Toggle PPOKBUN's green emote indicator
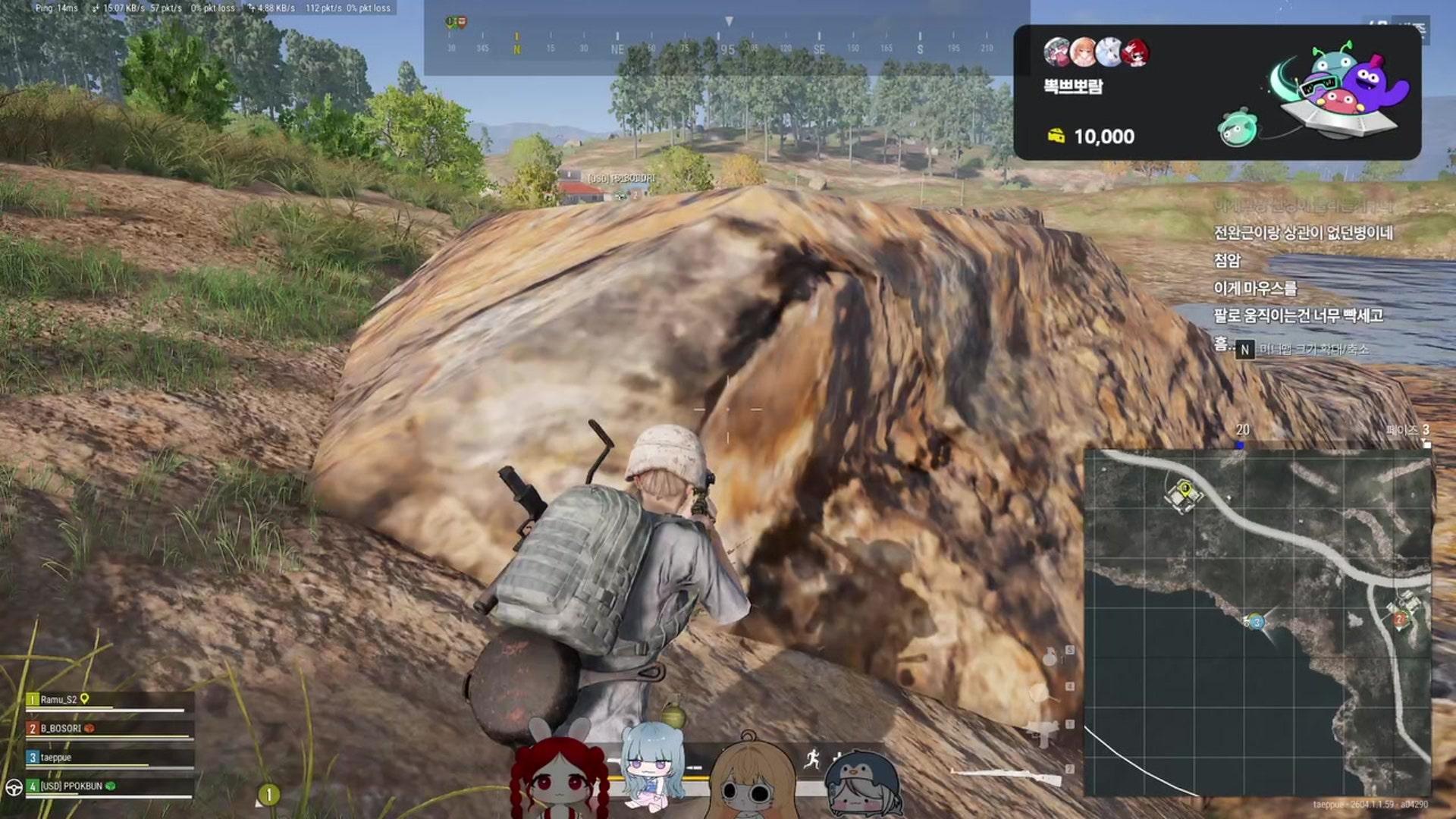This screenshot has height=819, width=1456. 111,786
